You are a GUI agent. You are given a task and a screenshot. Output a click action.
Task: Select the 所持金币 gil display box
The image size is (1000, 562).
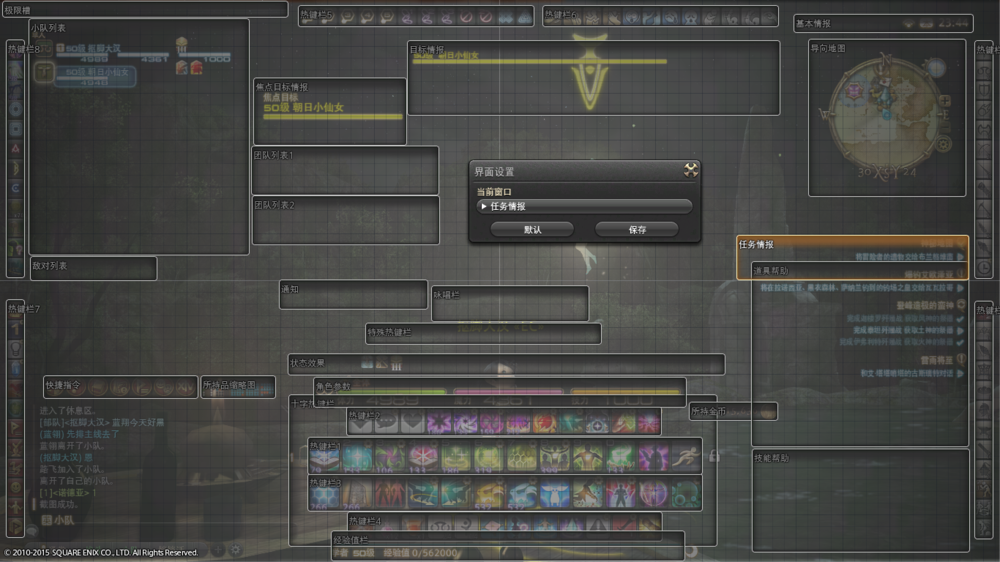click(733, 411)
